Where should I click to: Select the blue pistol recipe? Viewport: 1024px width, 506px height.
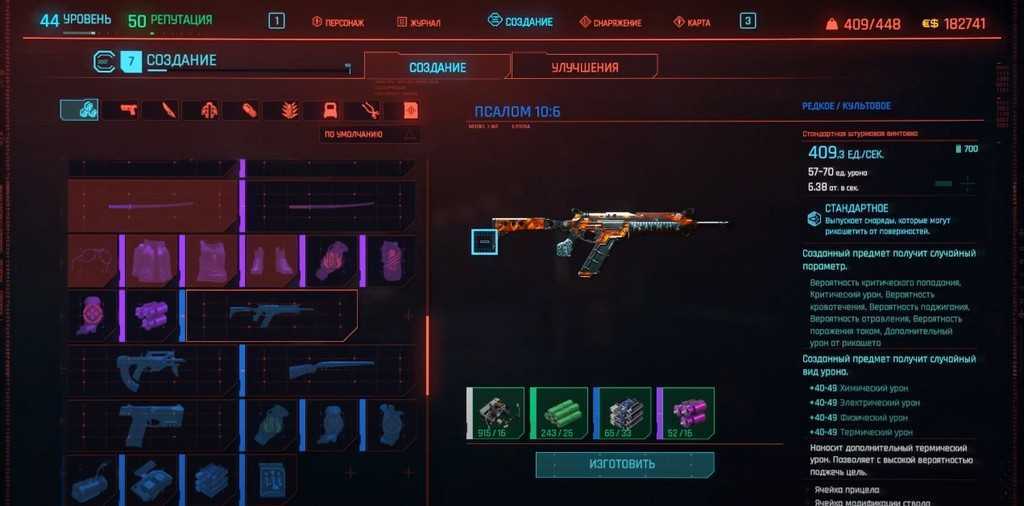click(x=152, y=423)
